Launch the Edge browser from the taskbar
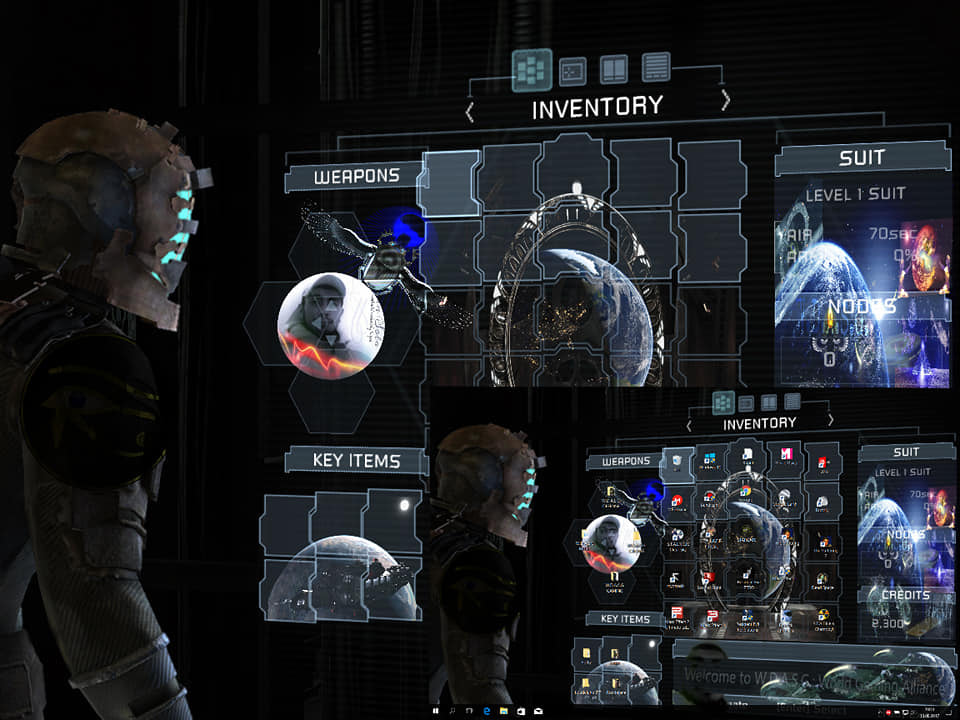Image resolution: width=960 pixels, height=720 pixels. click(x=486, y=710)
